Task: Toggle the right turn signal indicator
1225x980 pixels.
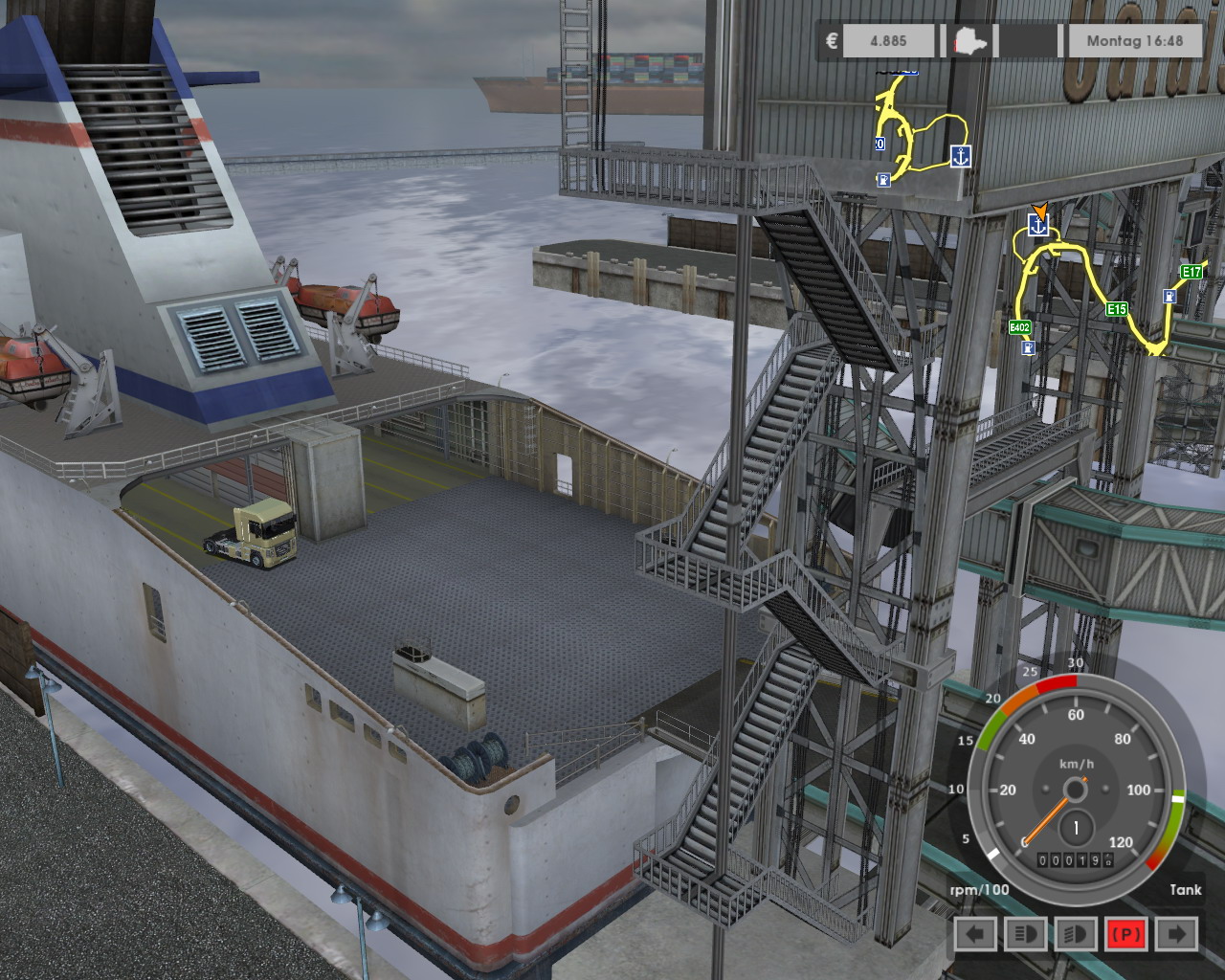Action: coord(1176,934)
